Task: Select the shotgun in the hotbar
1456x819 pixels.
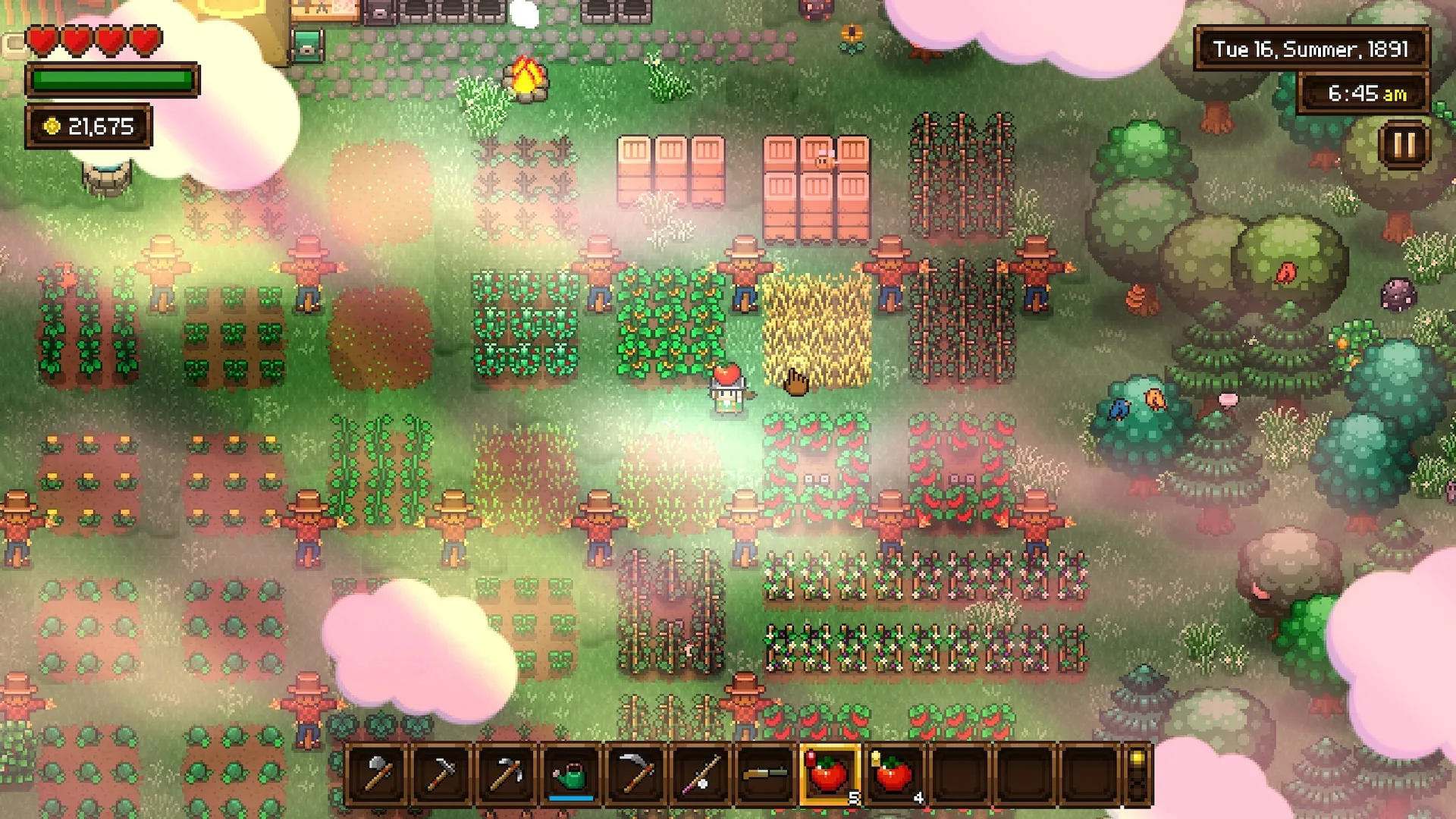Action: (x=765, y=774)
